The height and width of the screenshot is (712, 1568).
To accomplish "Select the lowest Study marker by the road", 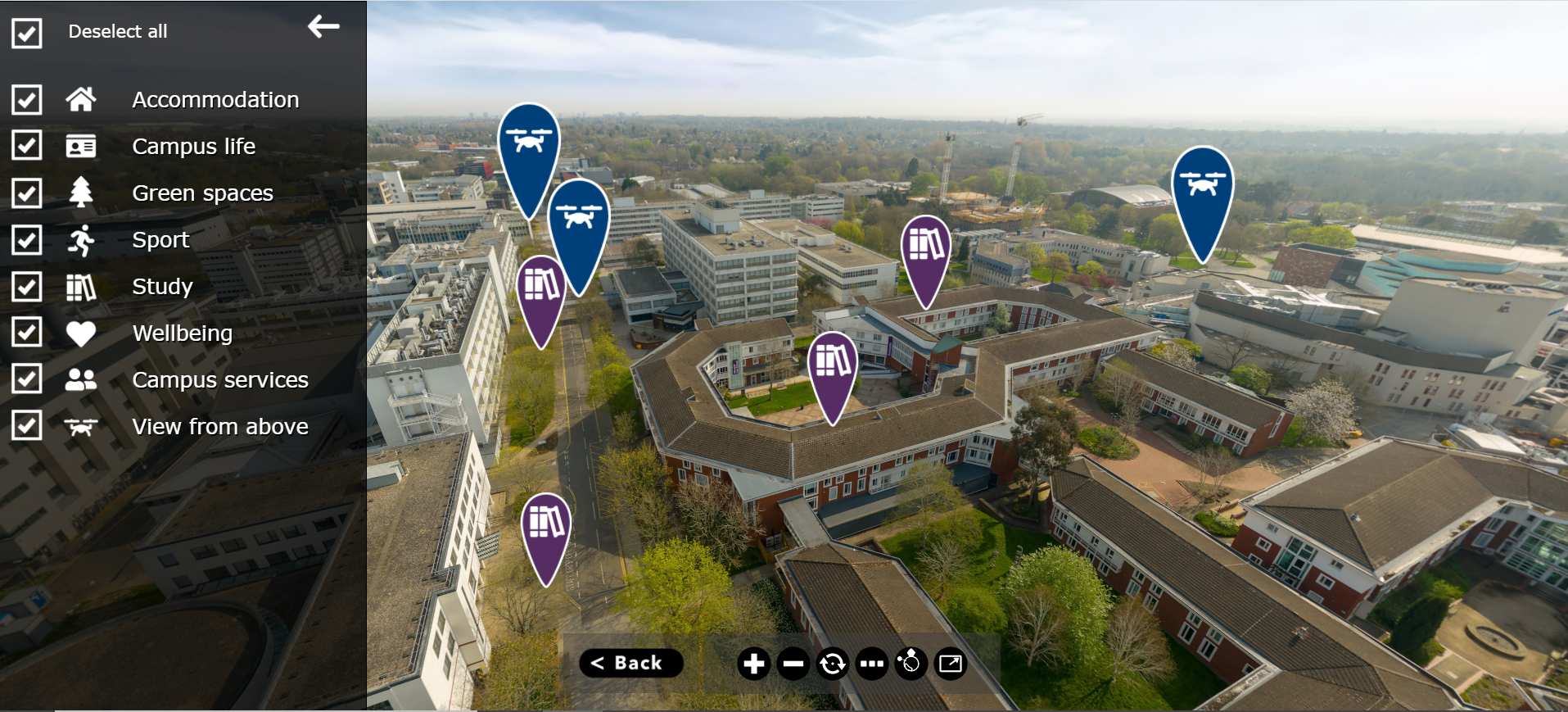I will coord(546,527).
